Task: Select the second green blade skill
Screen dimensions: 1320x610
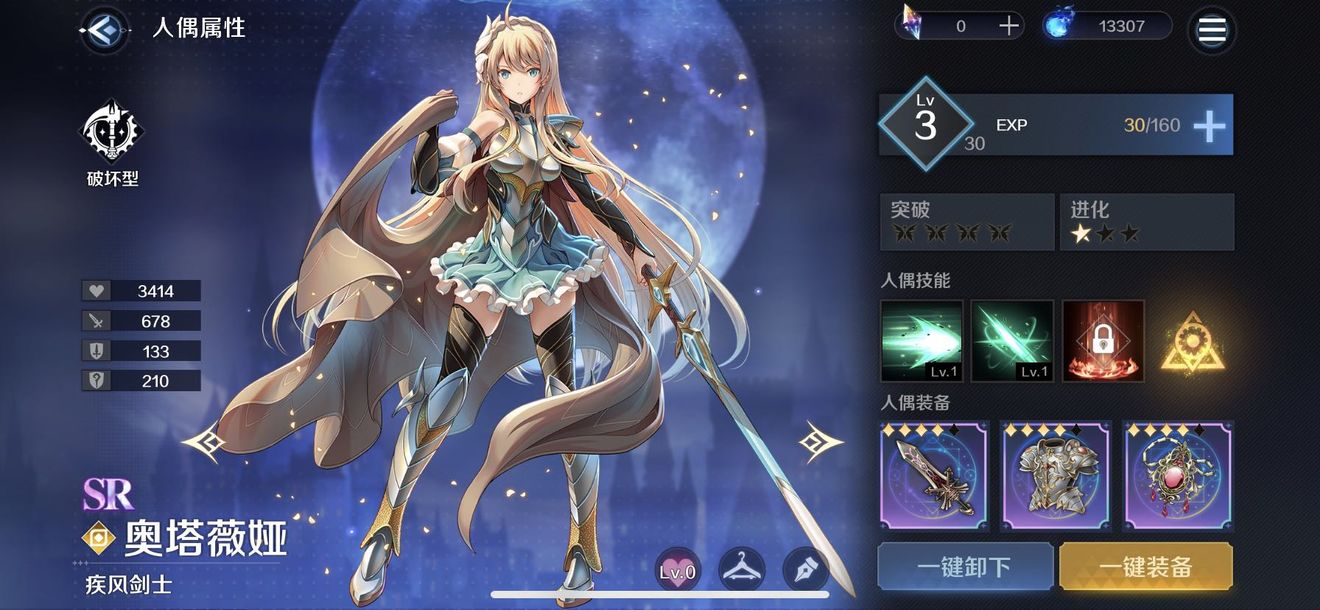Action: pyautogui.click(x=1012, y=341)
